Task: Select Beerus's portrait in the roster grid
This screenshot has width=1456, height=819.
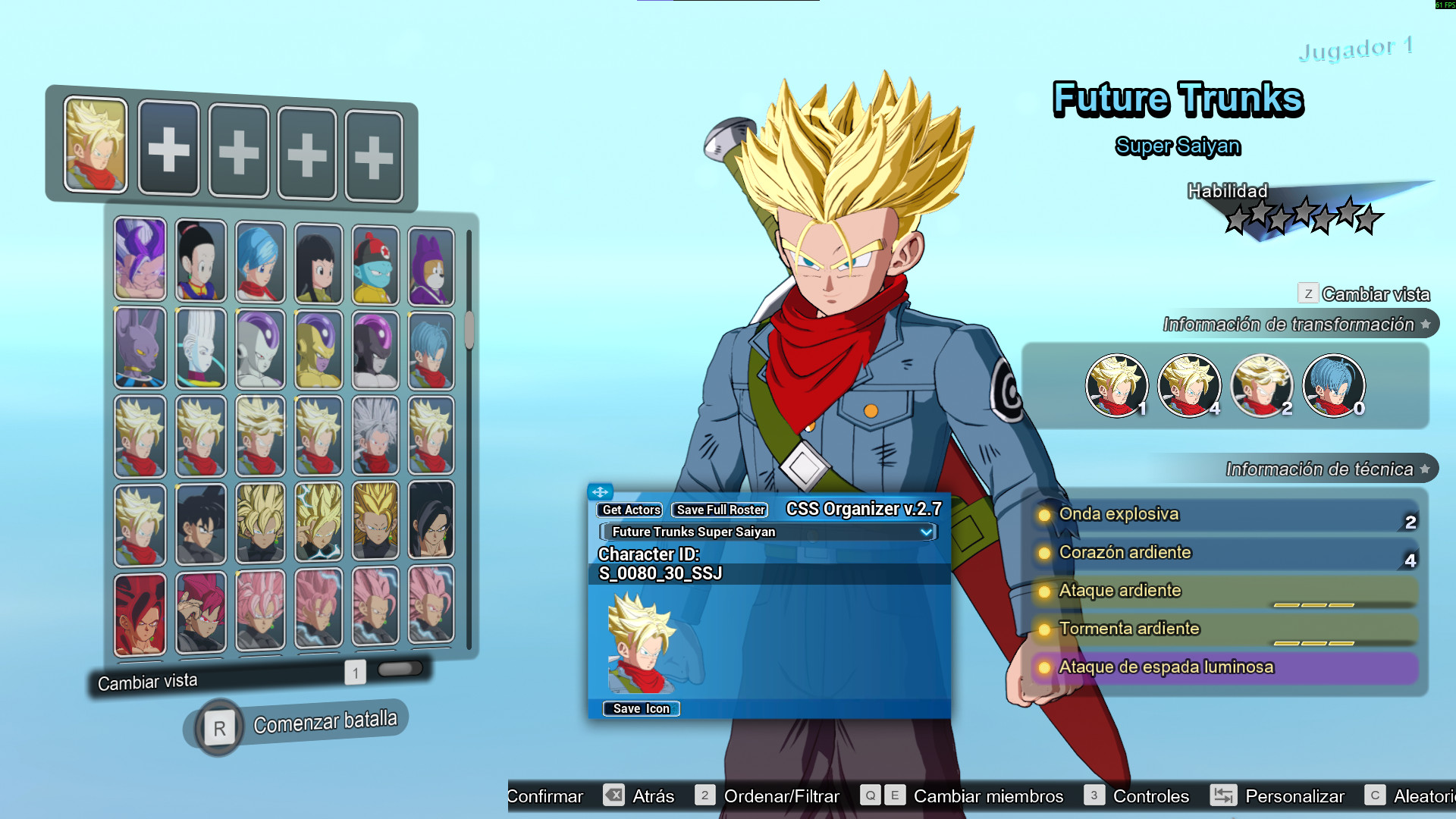Action: (x=140, y=349)
